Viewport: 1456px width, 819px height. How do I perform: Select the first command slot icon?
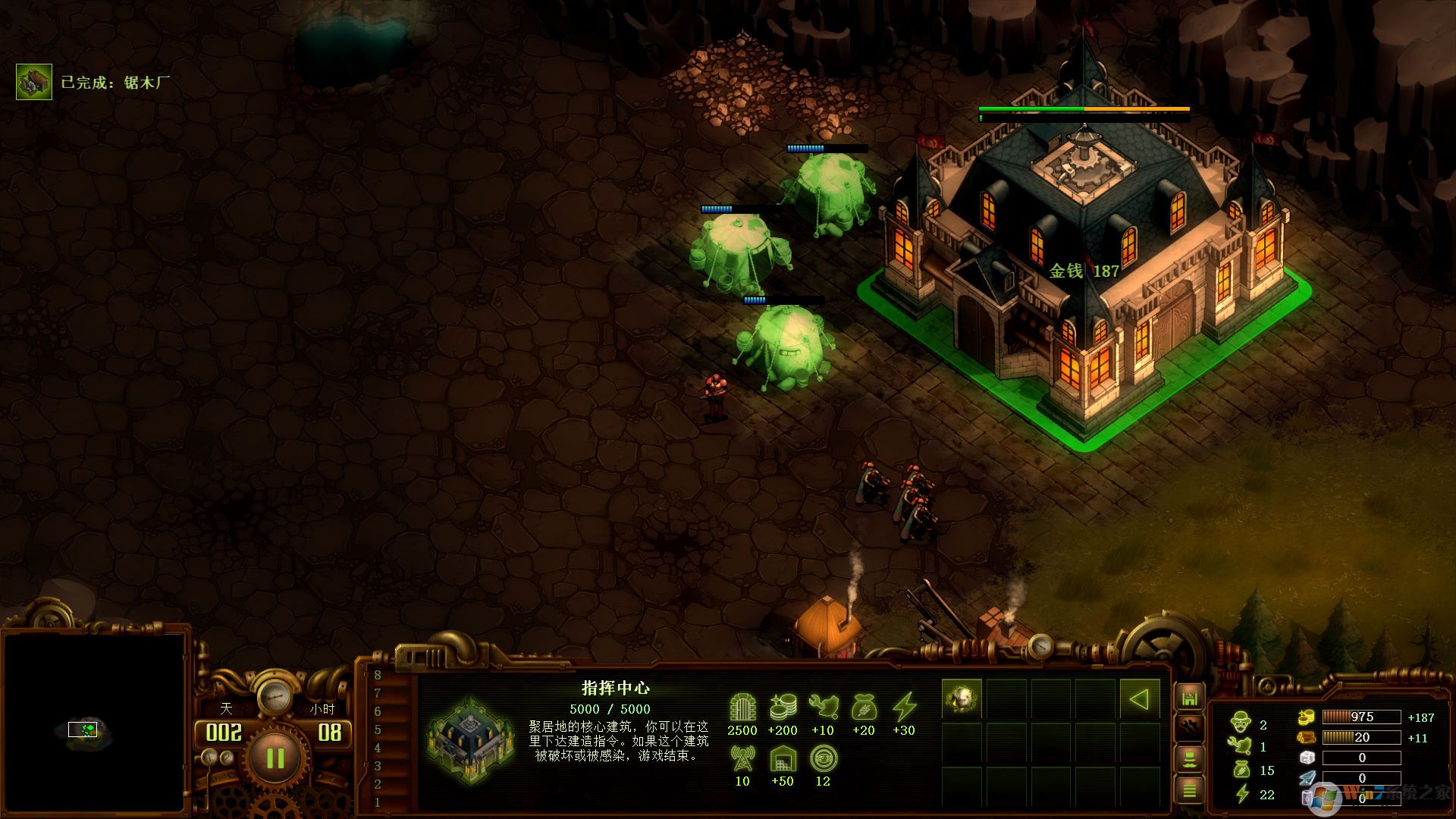tap(962, 698)
